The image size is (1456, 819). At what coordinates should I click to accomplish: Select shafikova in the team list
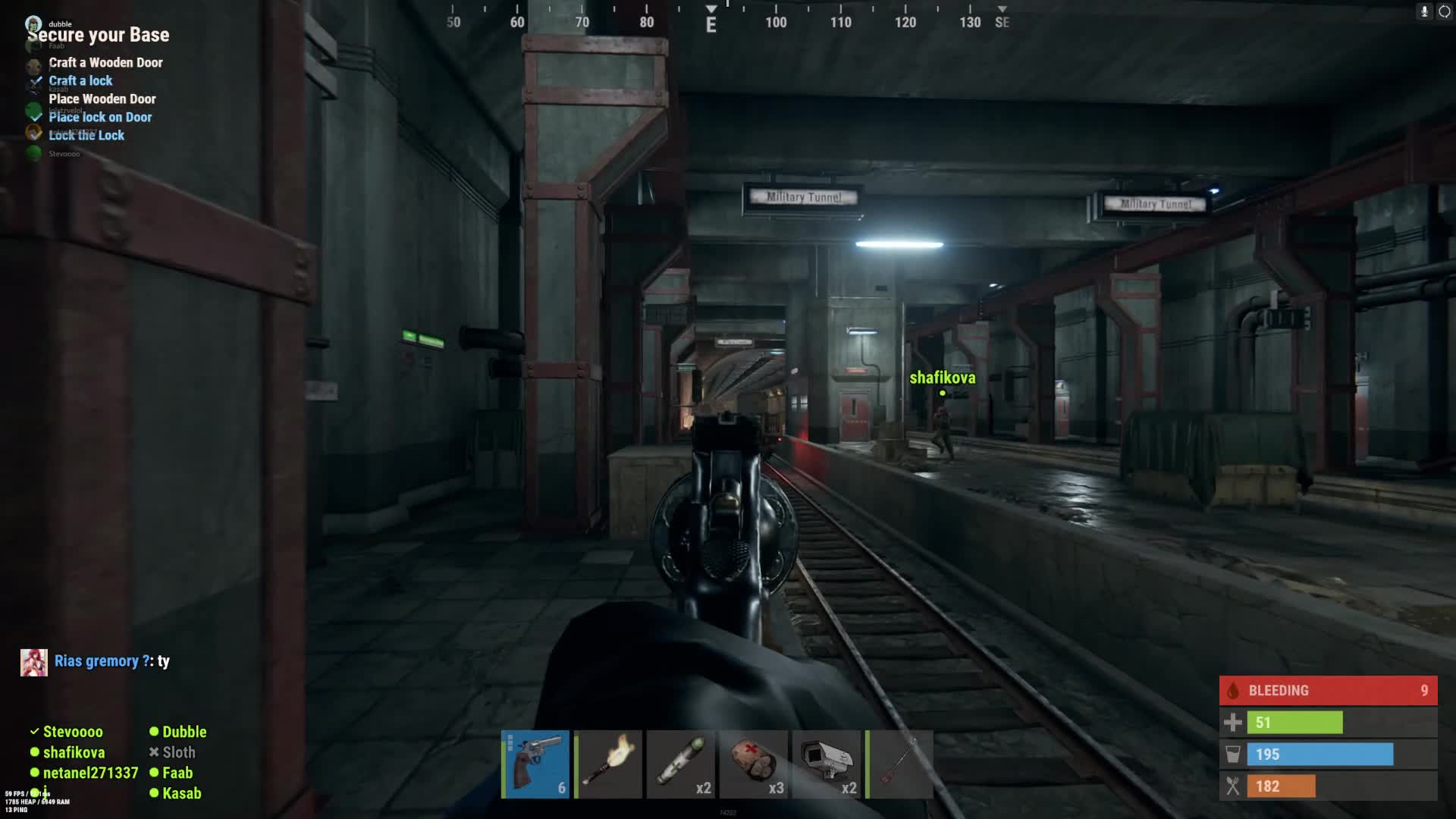click(x=74, y=752)
